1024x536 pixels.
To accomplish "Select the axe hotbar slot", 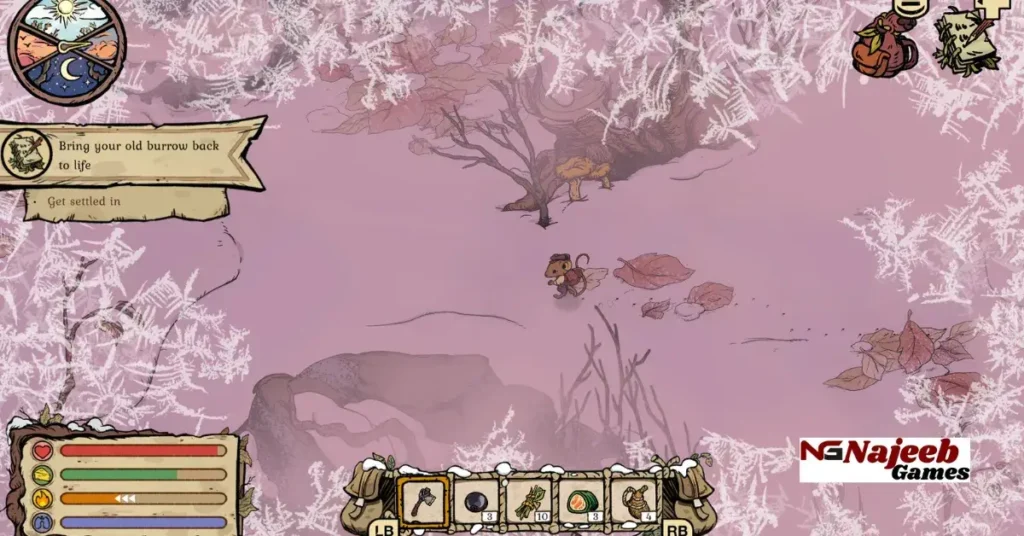I will click(x=422, y=500).
